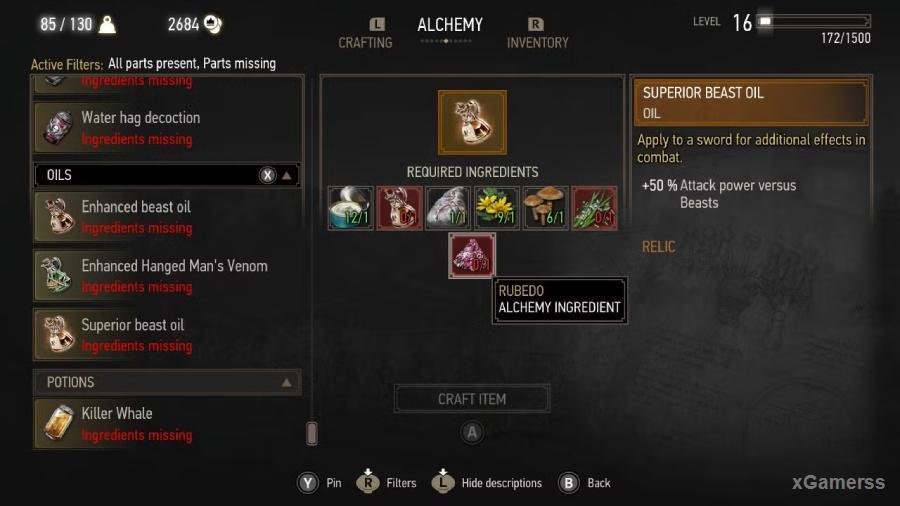
Task: Select Enhanced Hanged Man's Venom recipe
Action: pyautogui.click(x=168, y=276)
